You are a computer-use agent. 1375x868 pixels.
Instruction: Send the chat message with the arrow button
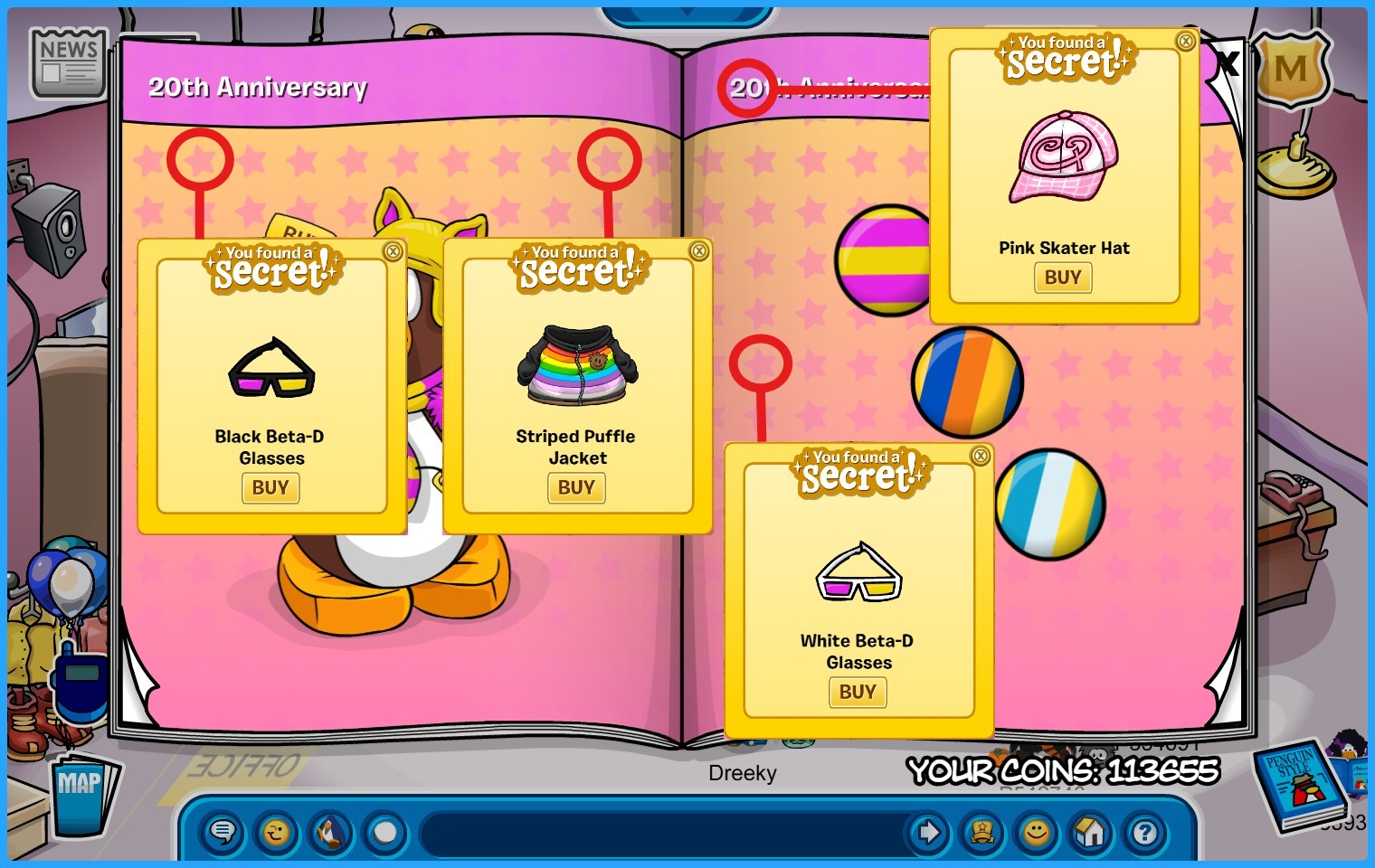pos(928,832)
